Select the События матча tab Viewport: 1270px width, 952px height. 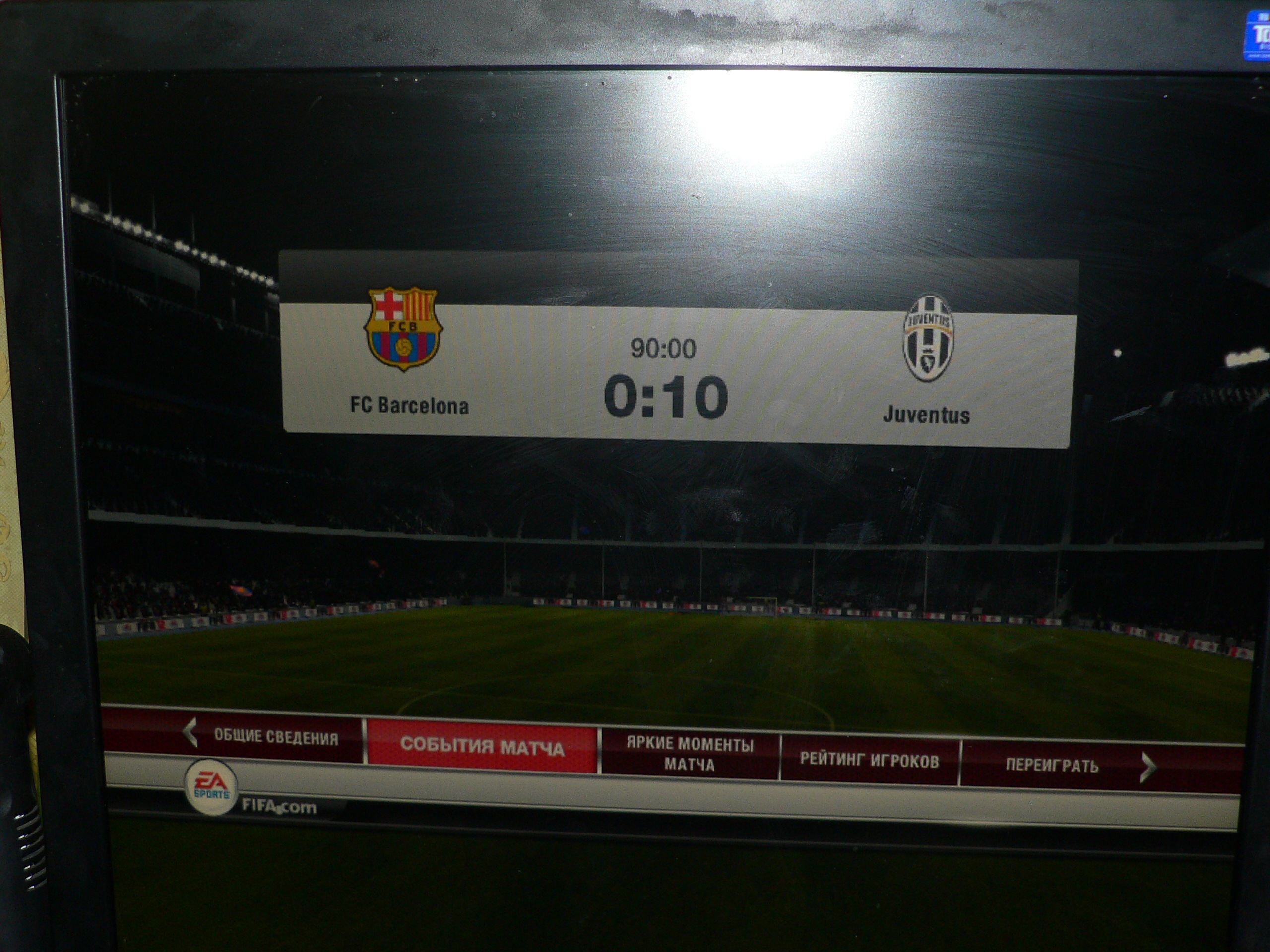(x=482, y=747)
